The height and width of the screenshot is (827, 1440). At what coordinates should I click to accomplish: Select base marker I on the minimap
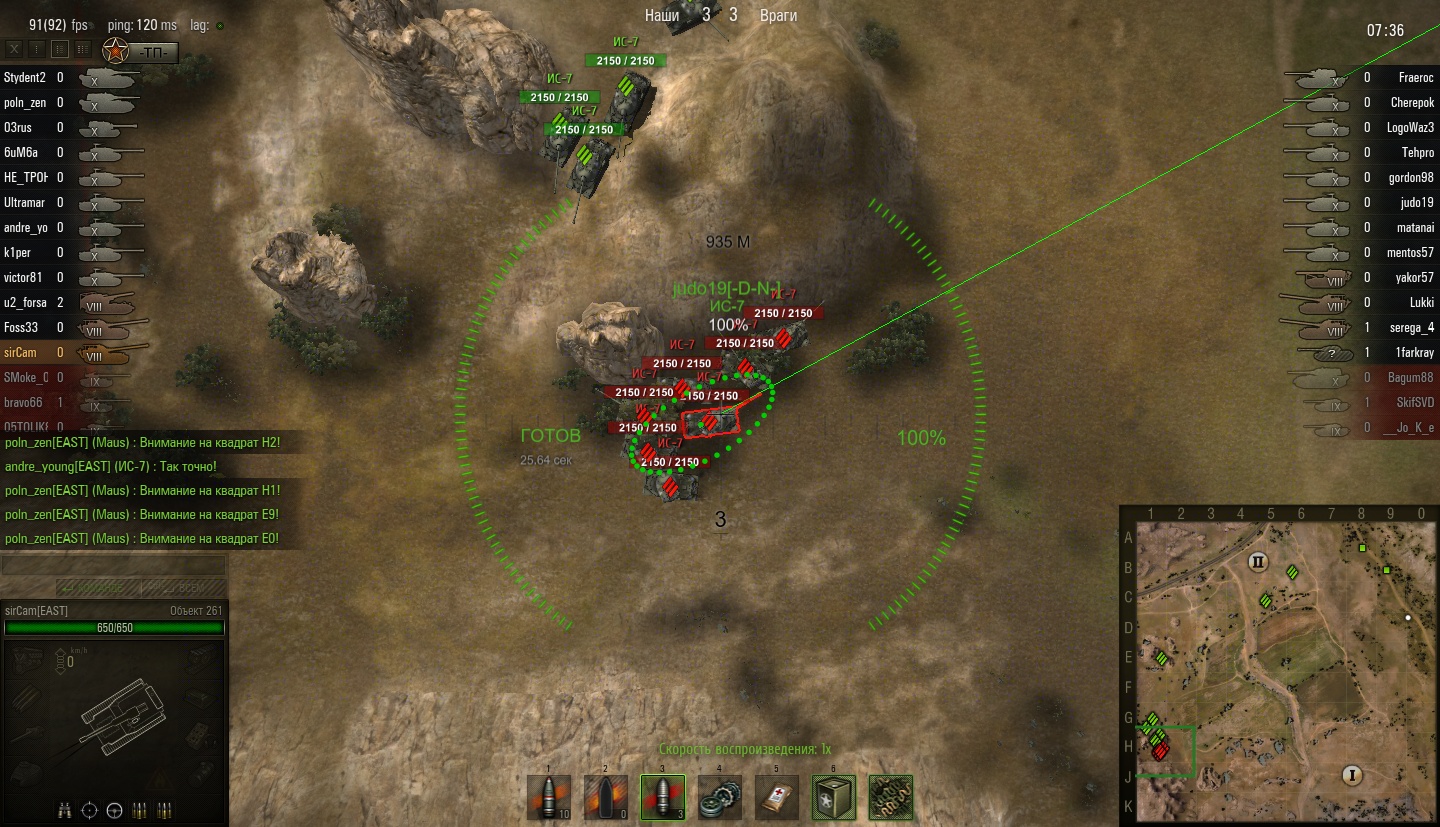(1353, 775)
